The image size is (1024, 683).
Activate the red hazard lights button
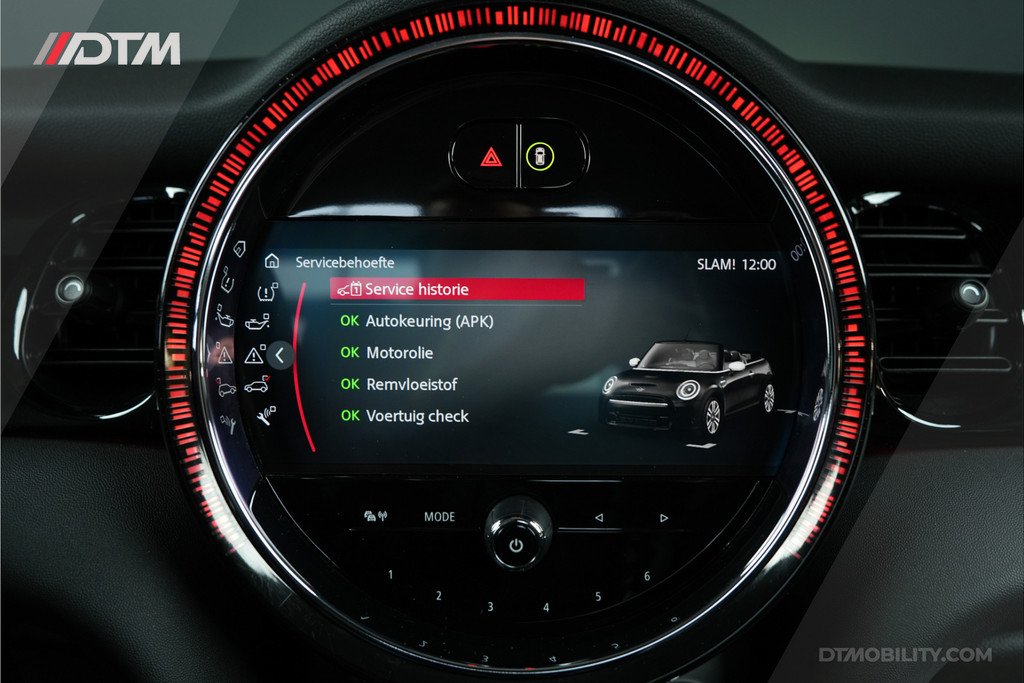pyautogui.click(x=491, y=156)
